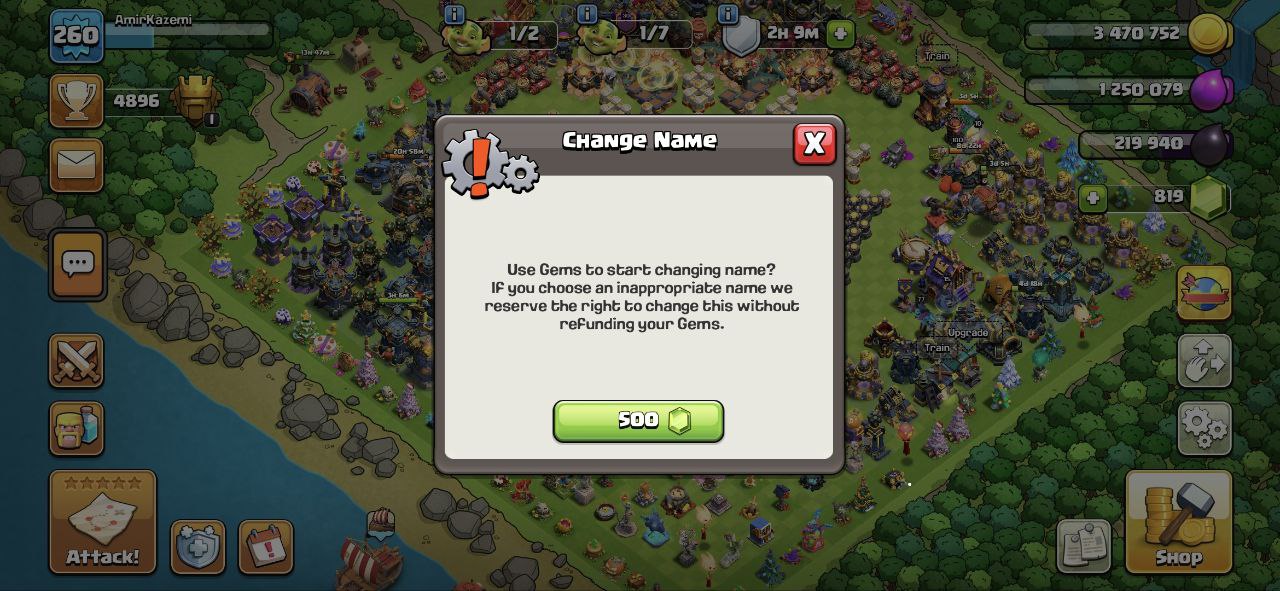Screen dimensions: 1280x591
Task: Open the clipboard notes button
Action: tap(1084, 546)
